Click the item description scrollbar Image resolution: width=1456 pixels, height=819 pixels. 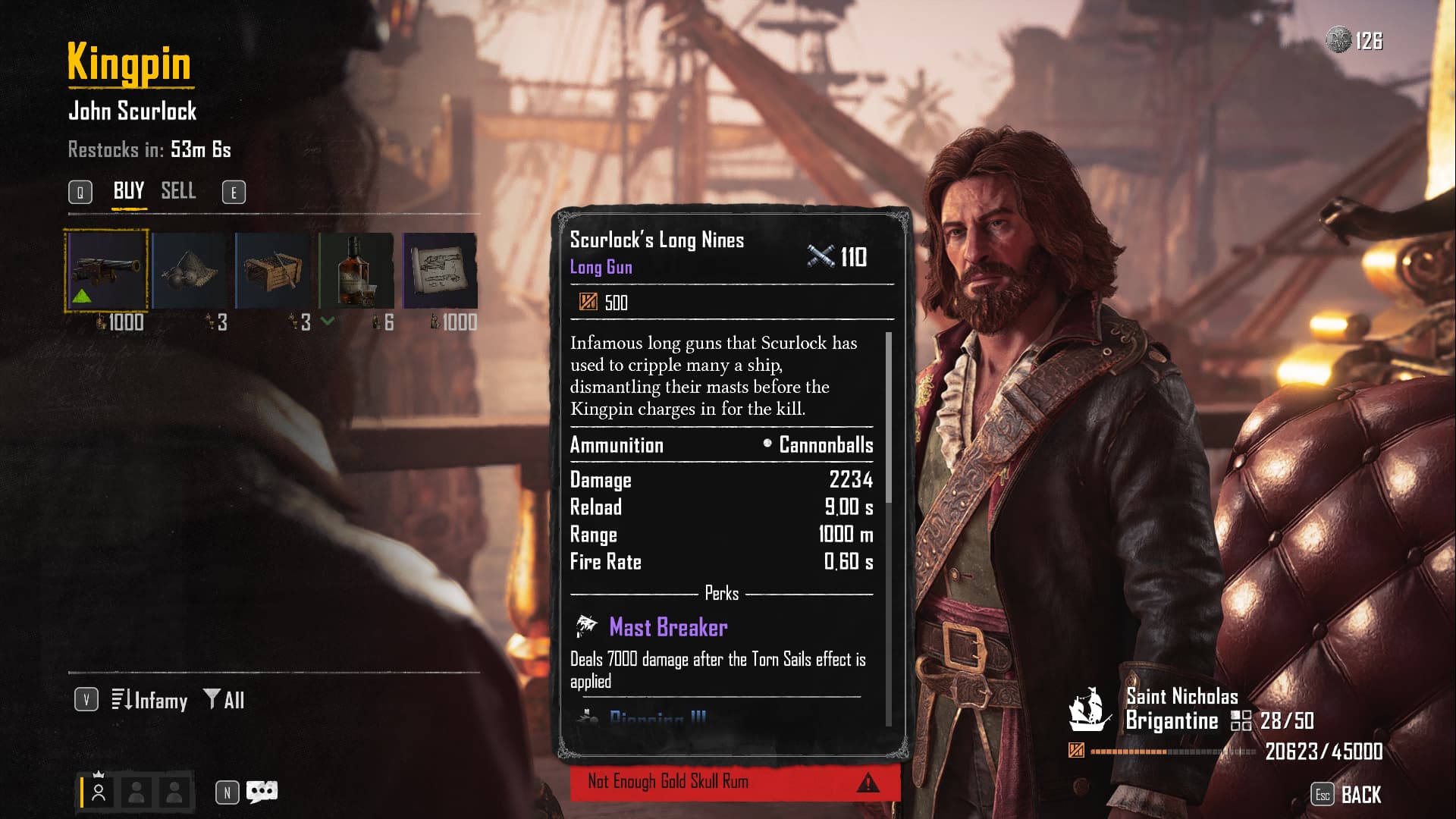click(x=889, y=417)
